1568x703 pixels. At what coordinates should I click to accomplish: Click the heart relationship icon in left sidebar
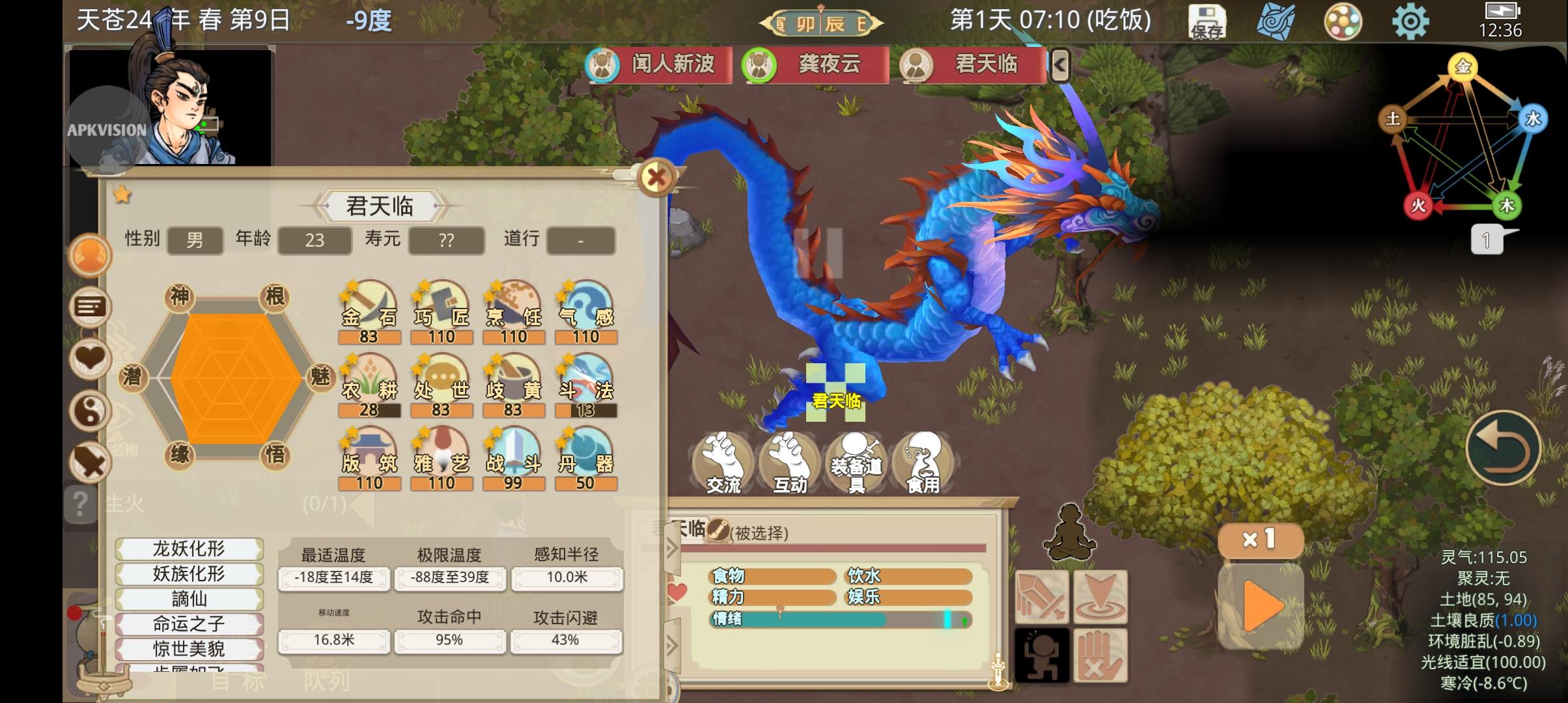pyautogui.click(x=90, y=359)
